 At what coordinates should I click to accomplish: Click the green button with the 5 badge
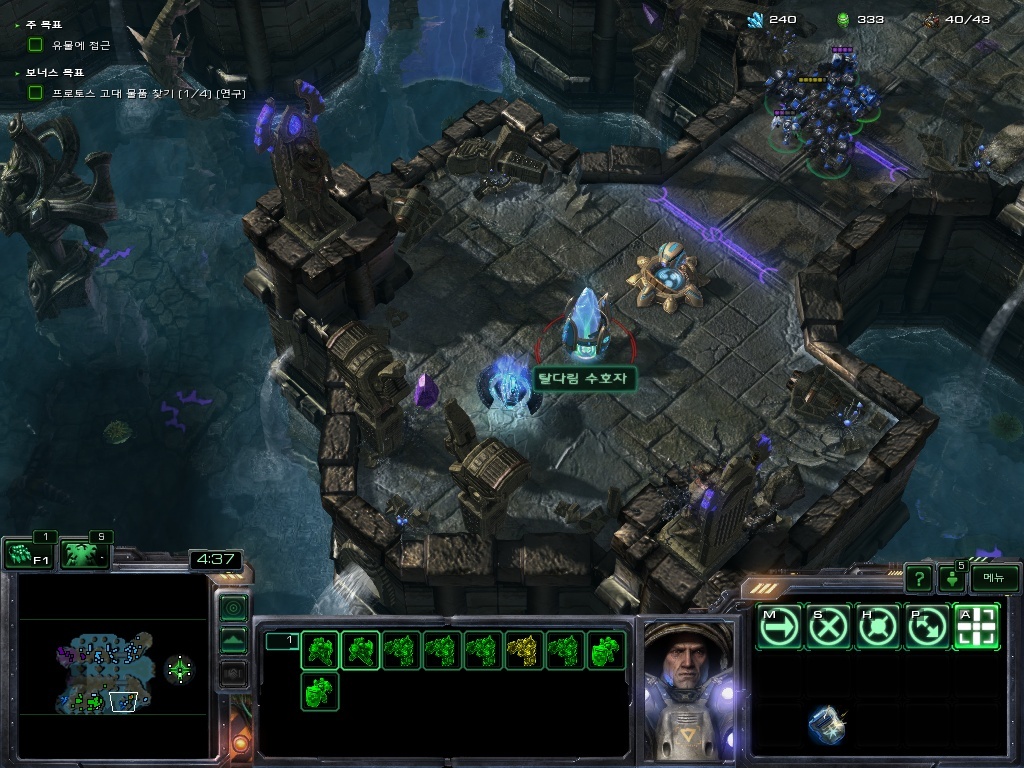[x=951, y=578]
